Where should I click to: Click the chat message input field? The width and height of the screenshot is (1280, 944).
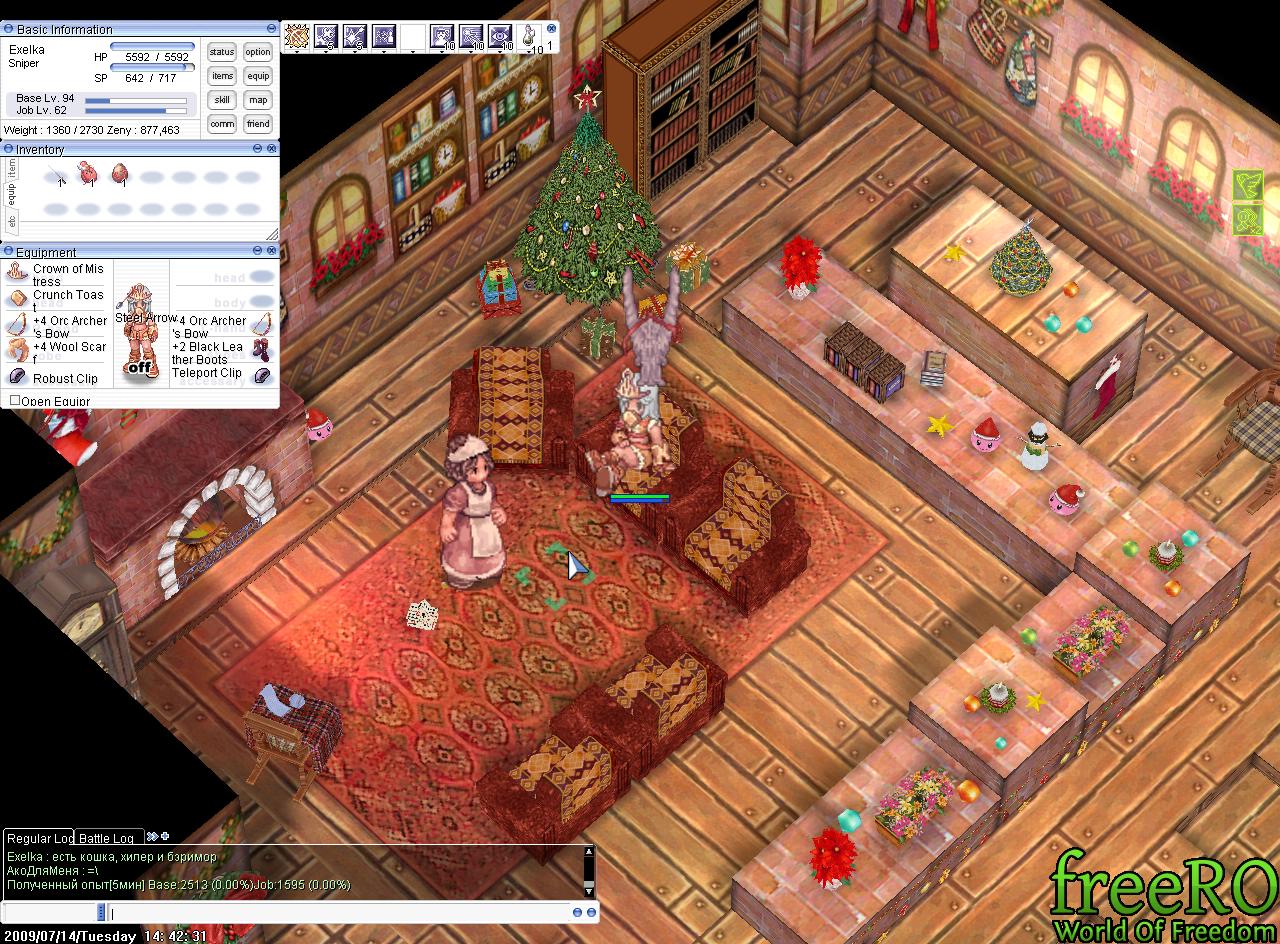[340, 913]
